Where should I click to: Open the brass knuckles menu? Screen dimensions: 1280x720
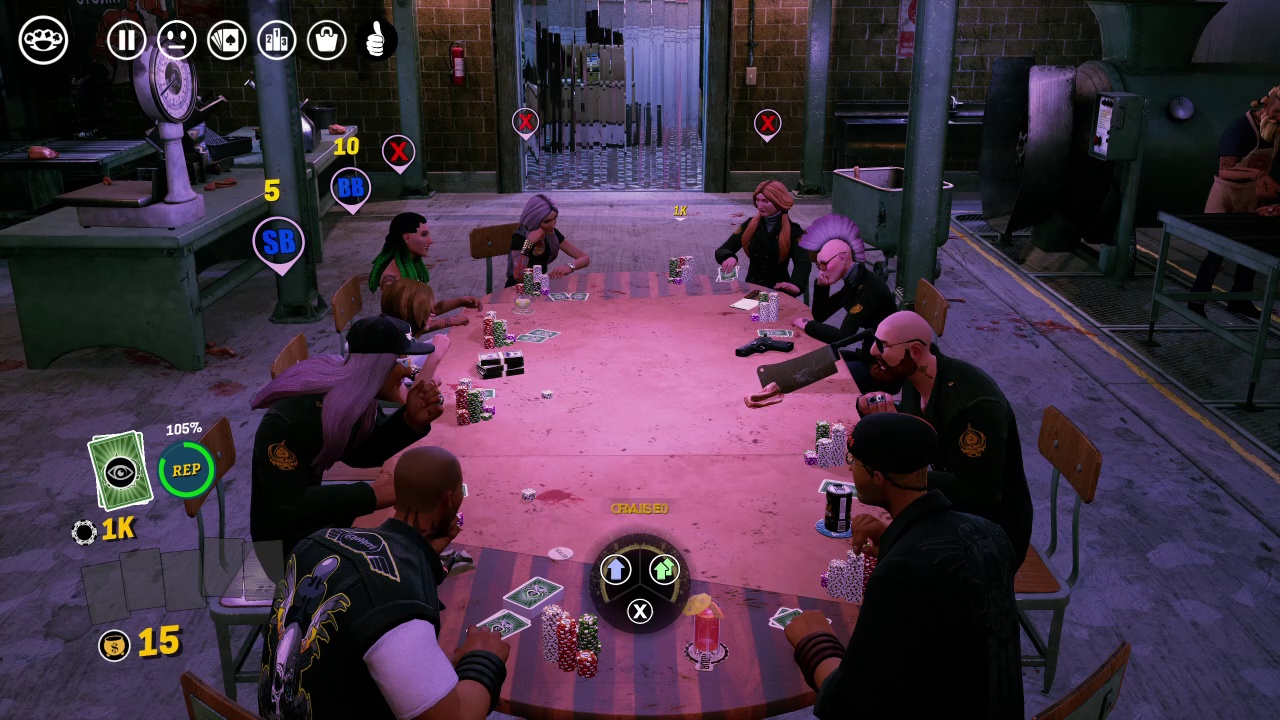[43, 40]
